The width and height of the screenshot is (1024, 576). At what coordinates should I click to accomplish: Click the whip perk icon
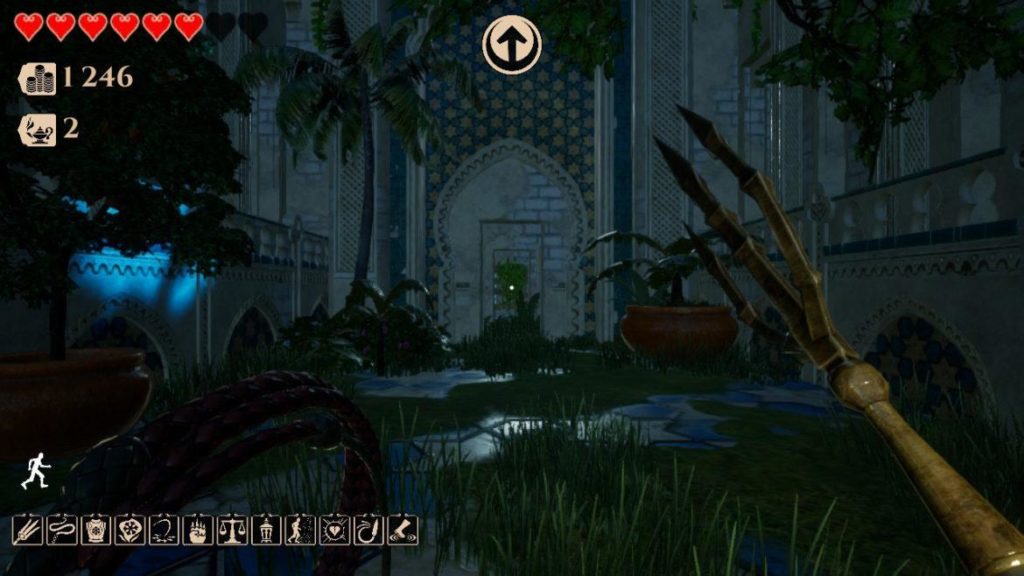pos(62,530)
